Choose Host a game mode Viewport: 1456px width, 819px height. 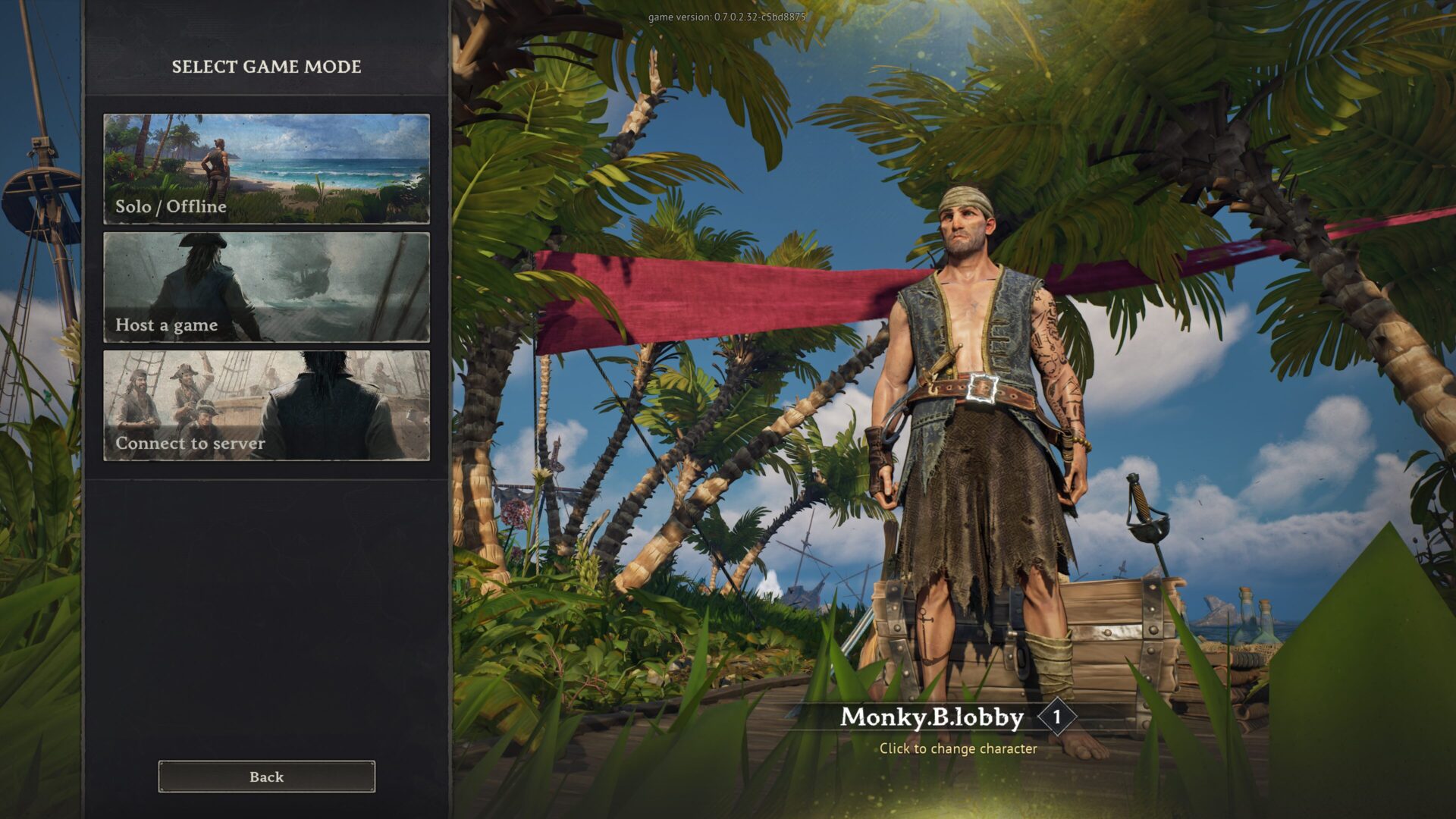[x=266, y=287]
